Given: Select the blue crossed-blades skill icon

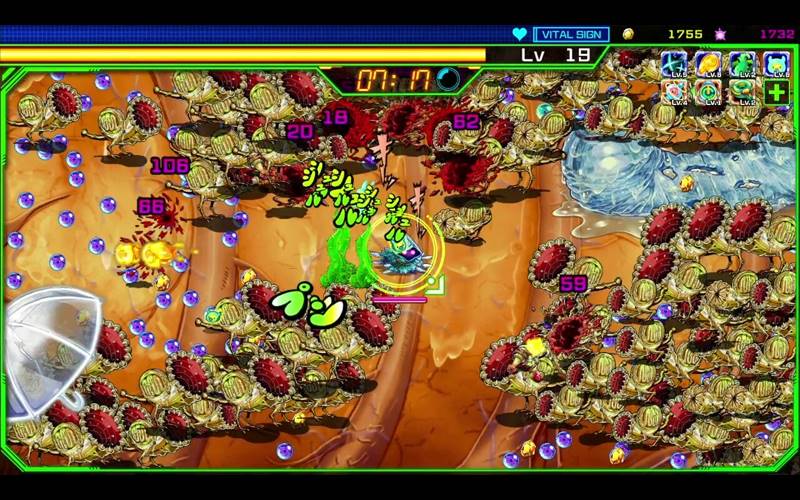Looking at the screenshot, I should pos(675,64).
